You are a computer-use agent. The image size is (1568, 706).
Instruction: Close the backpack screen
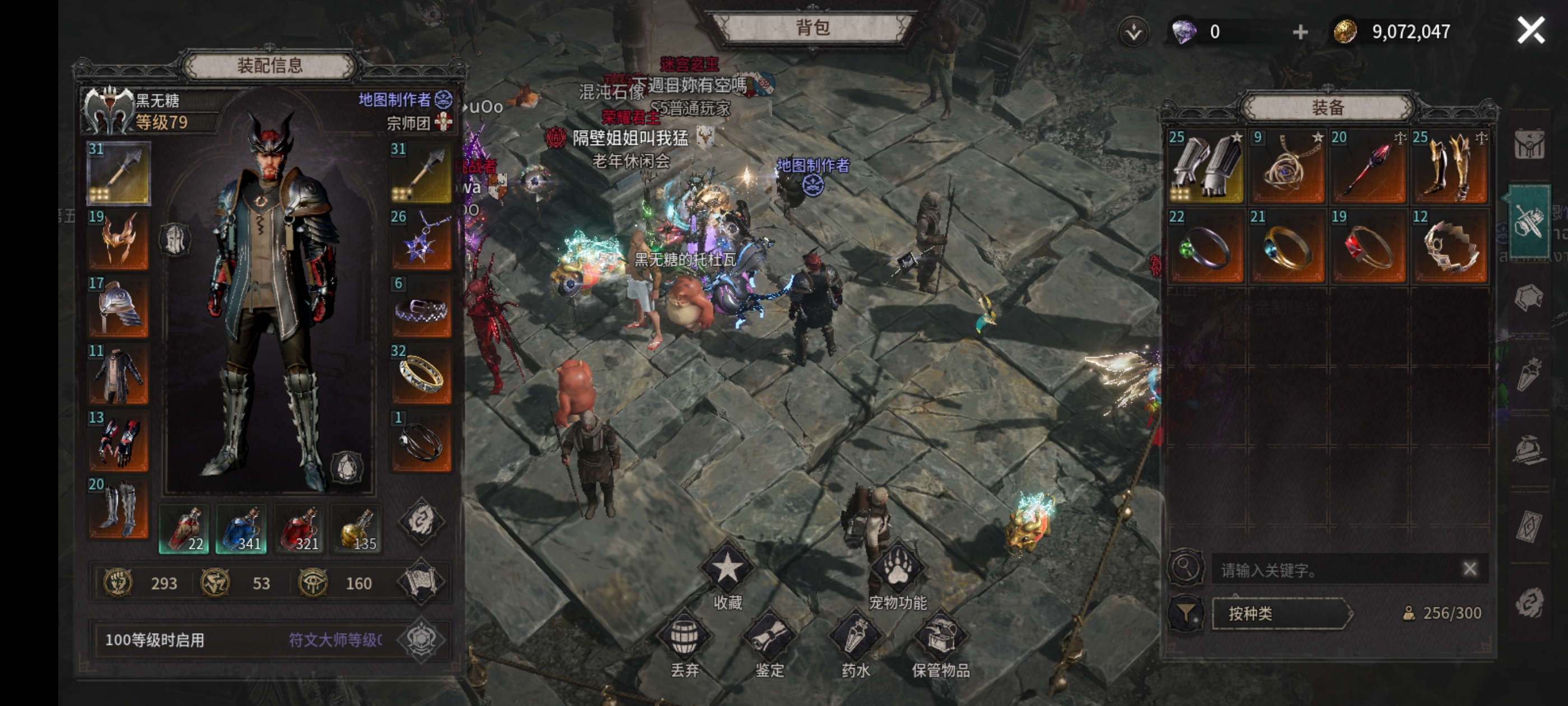tap(1530, 30)
